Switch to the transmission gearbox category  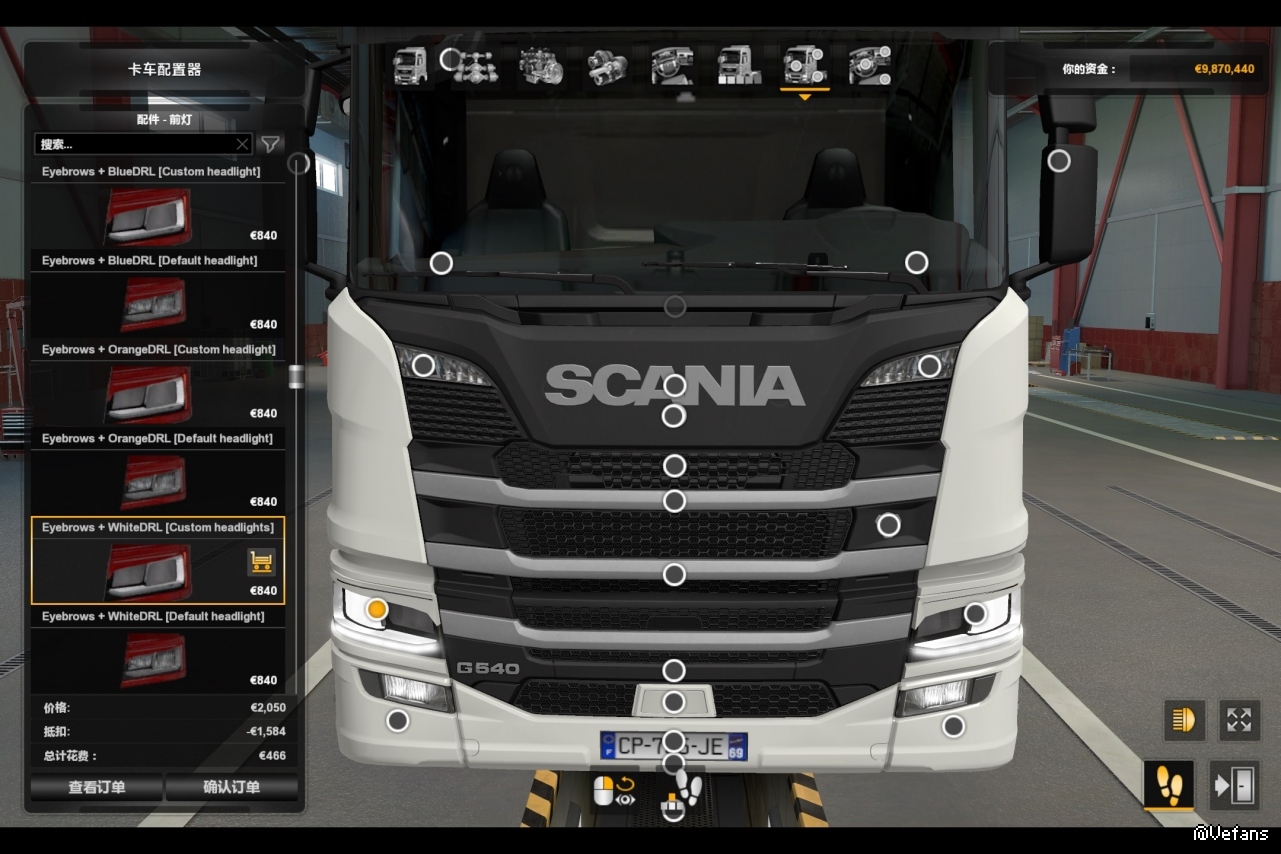[x=607, y=66]
